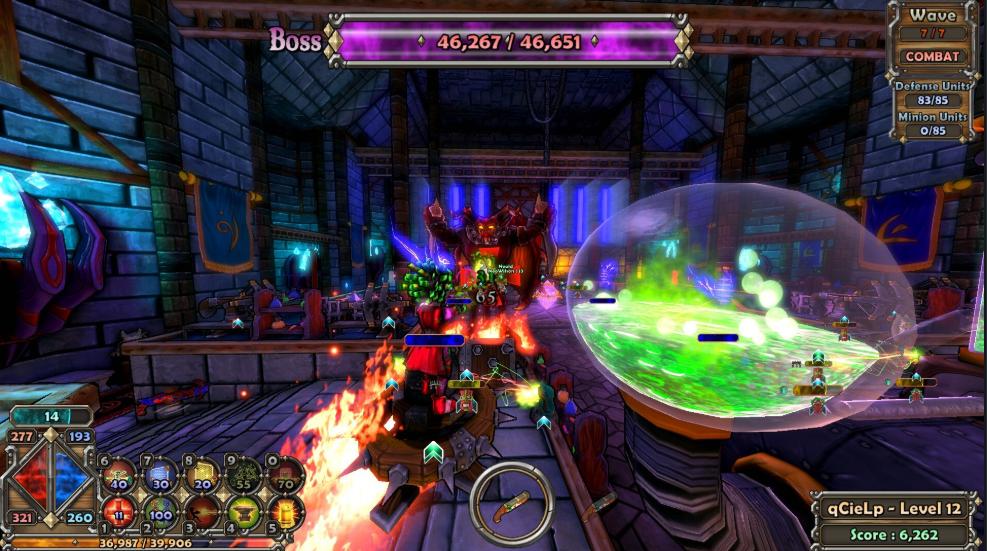Use the red cross heal ability

(119, 511)
